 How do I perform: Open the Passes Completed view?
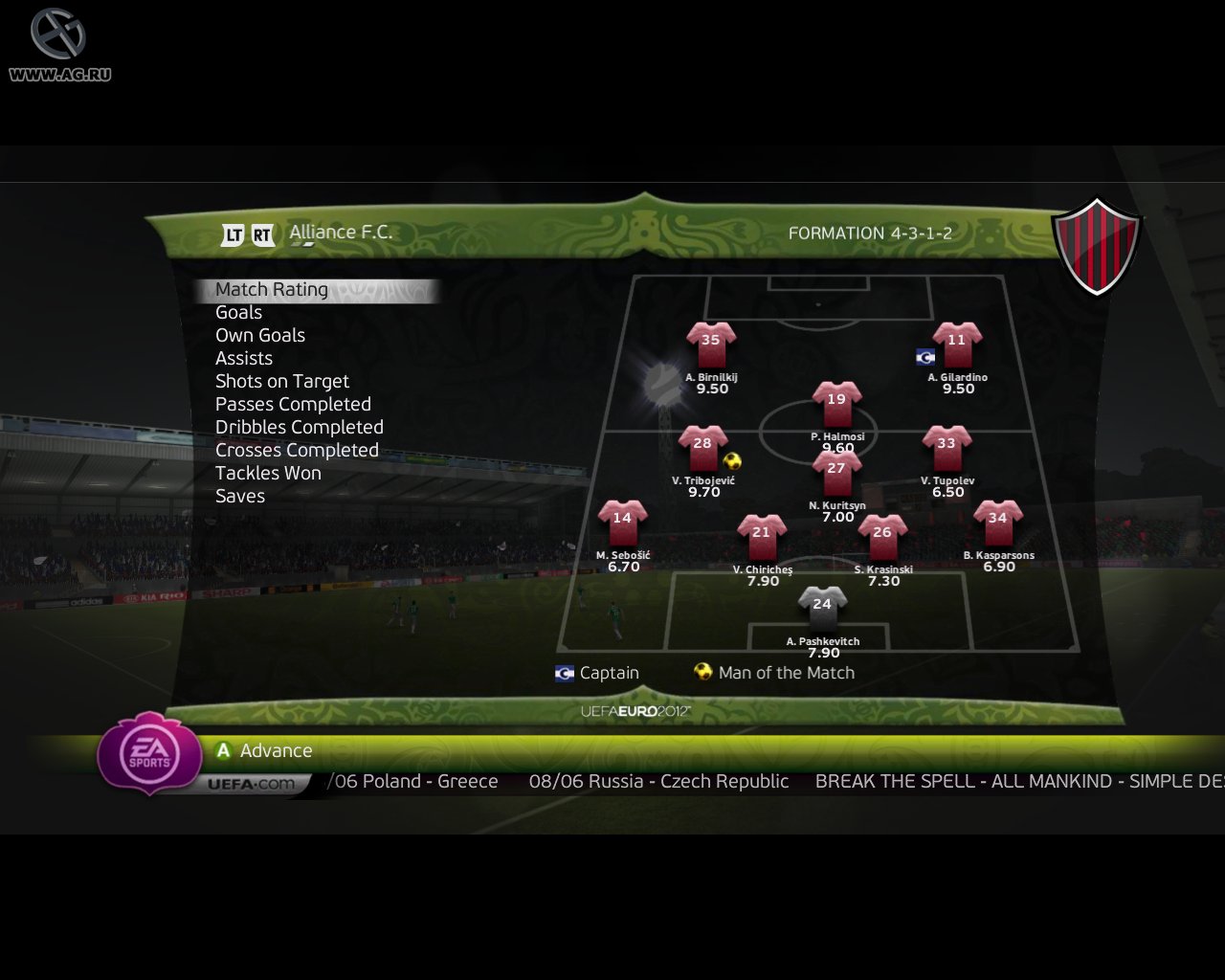294,404
